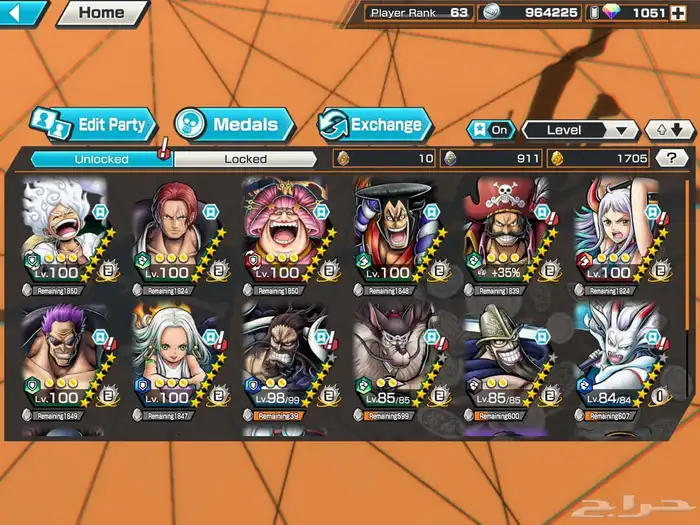The height and width of the screenshot is (525, 700).
Task: Reverse sort order with the up/down arrows button
Action: pyautogui.click(x=668, y=130)
